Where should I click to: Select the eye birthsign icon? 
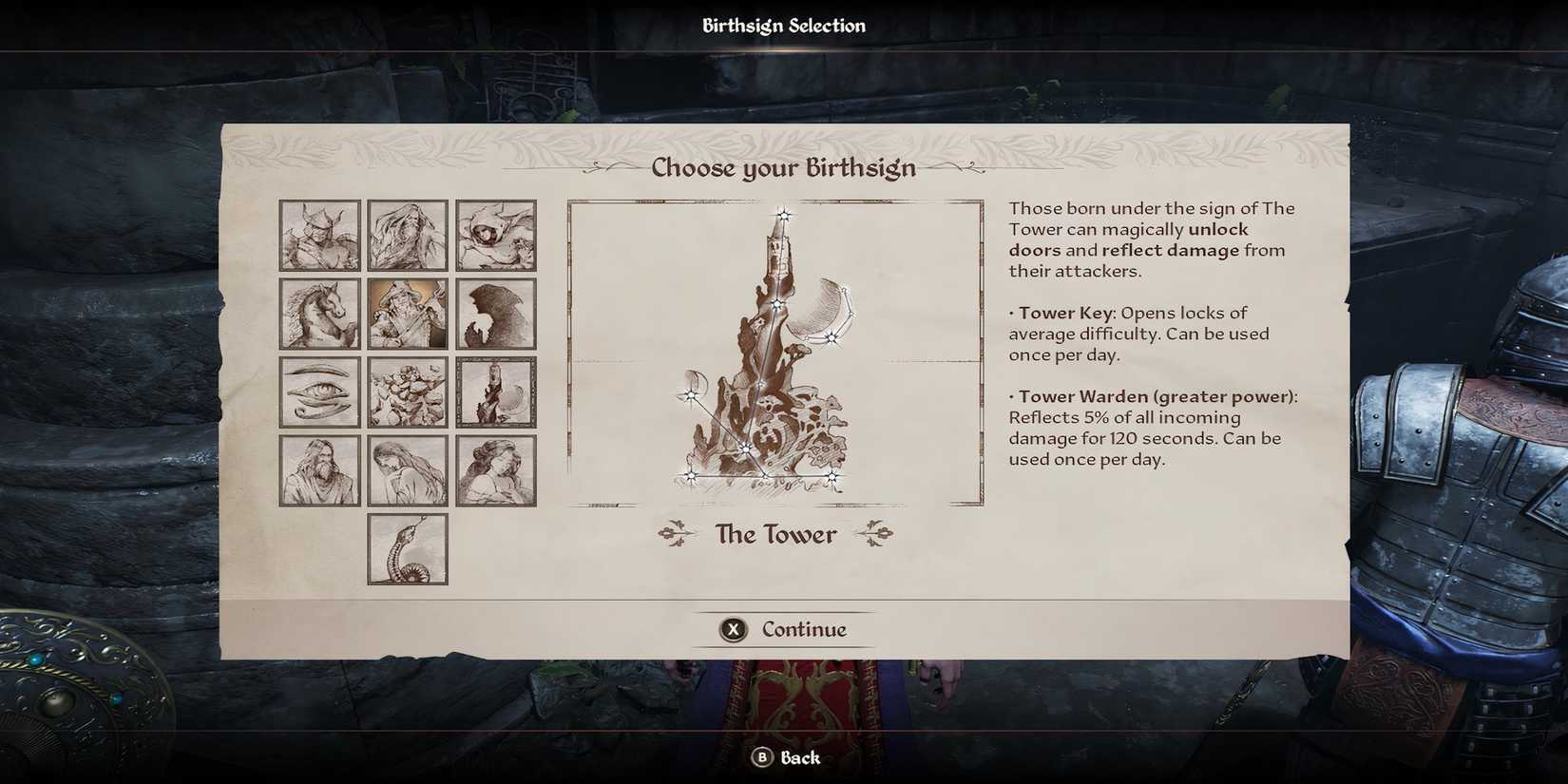pos(318,392)
